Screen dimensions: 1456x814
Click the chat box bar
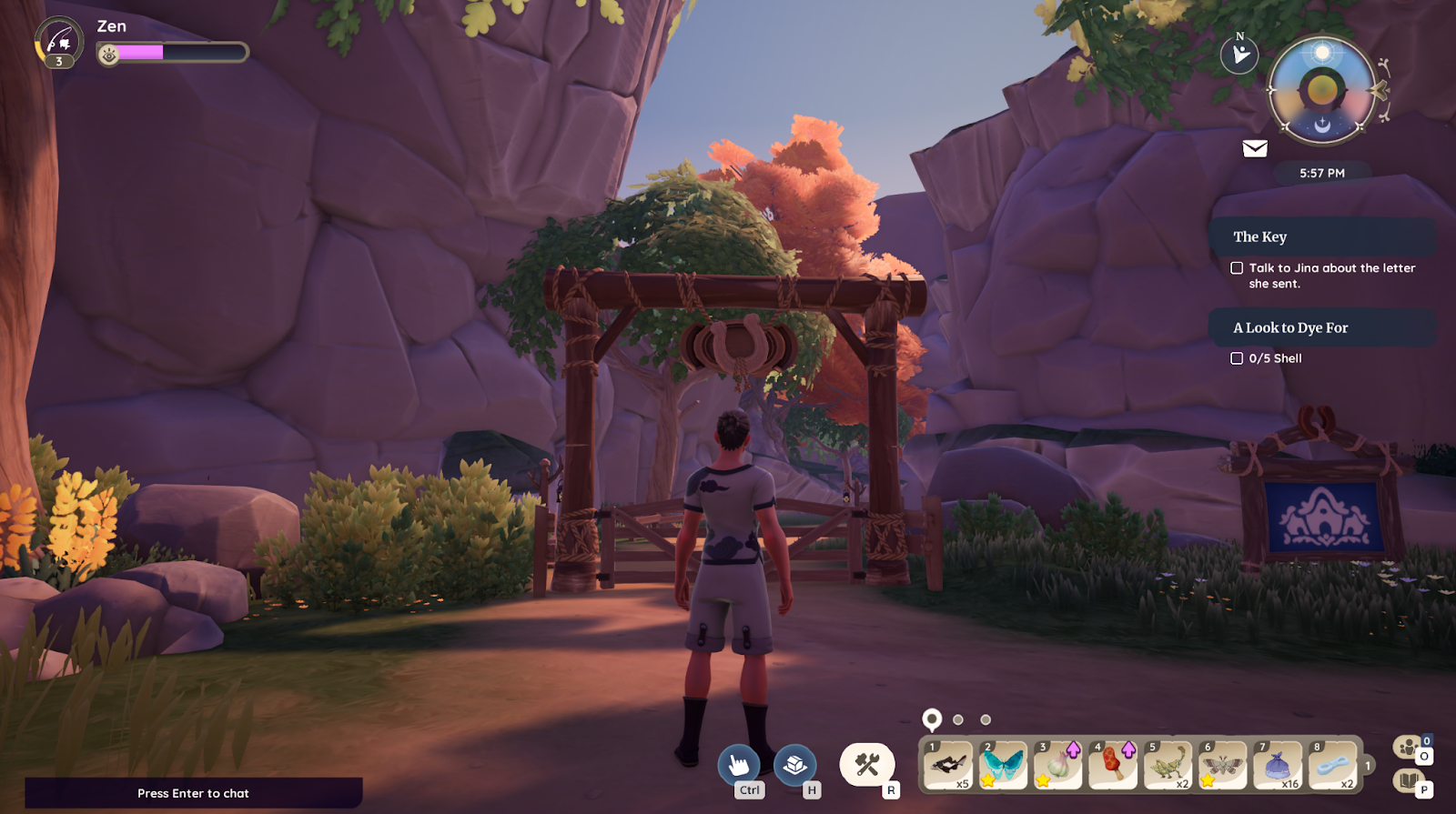[x=193, y=793]
